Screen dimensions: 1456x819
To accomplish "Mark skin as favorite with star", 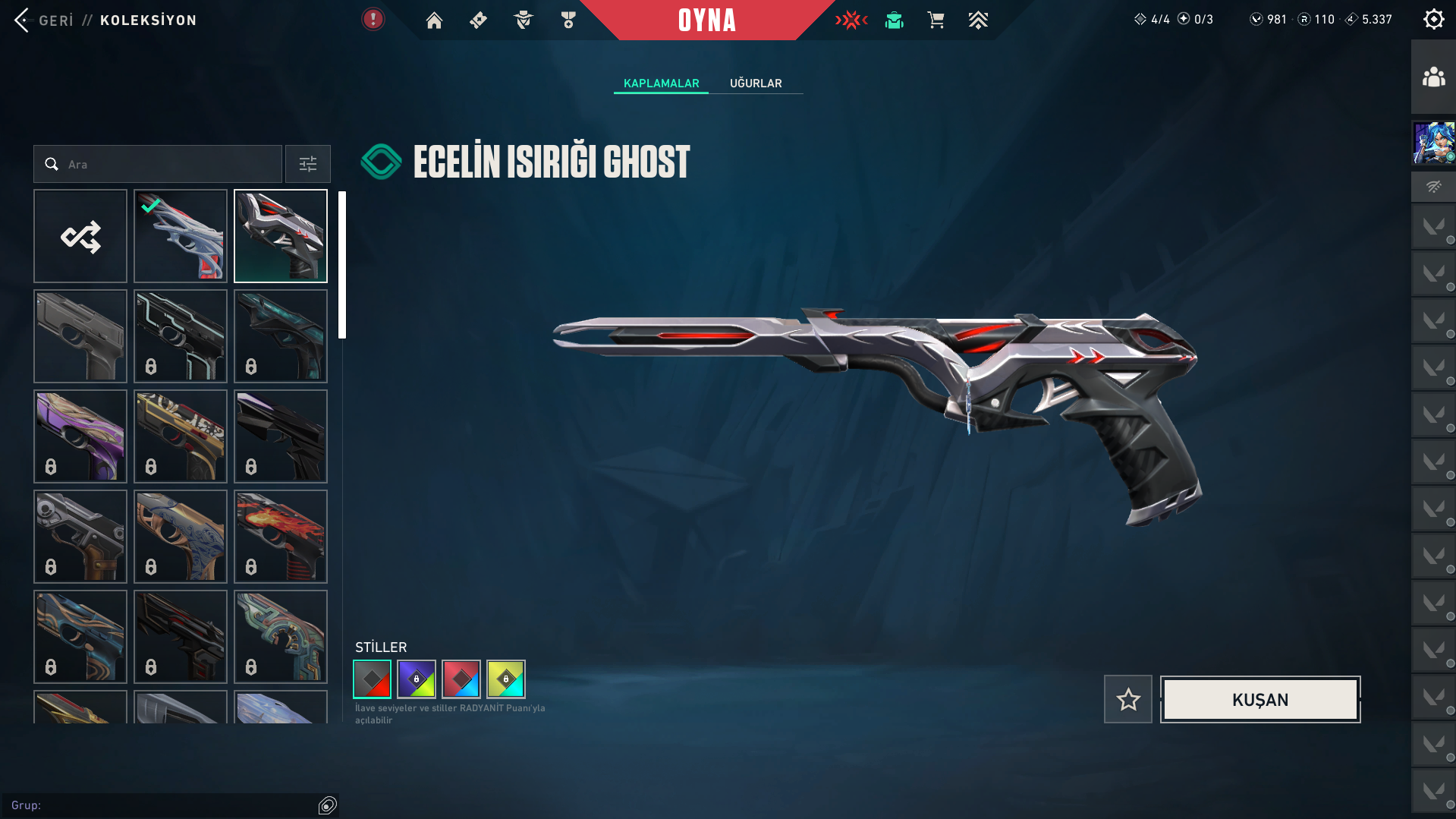I will (x=1128, y=700).
